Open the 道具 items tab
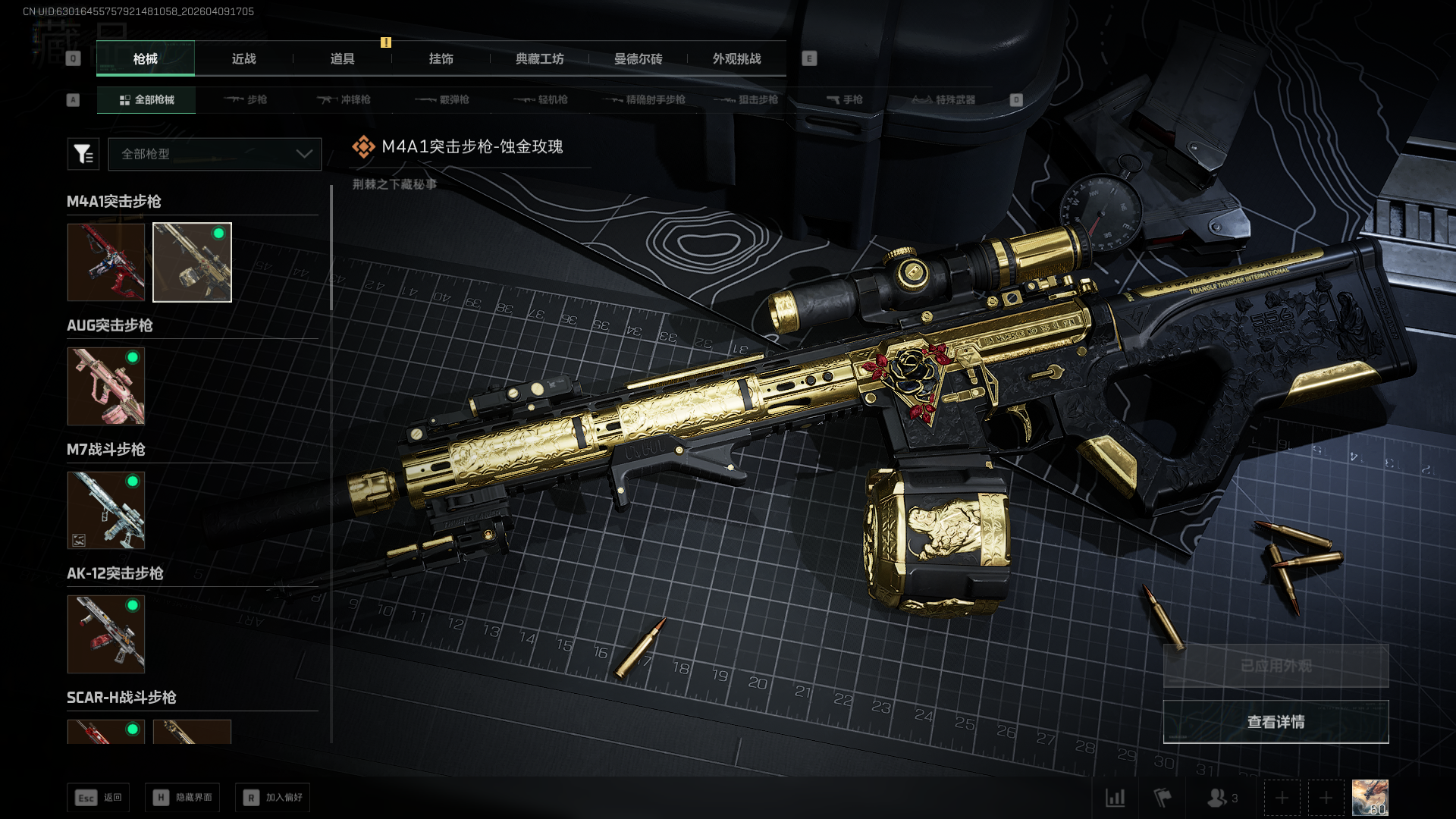The height and width of the screenshot is (819, 1456). pos(342,59)
